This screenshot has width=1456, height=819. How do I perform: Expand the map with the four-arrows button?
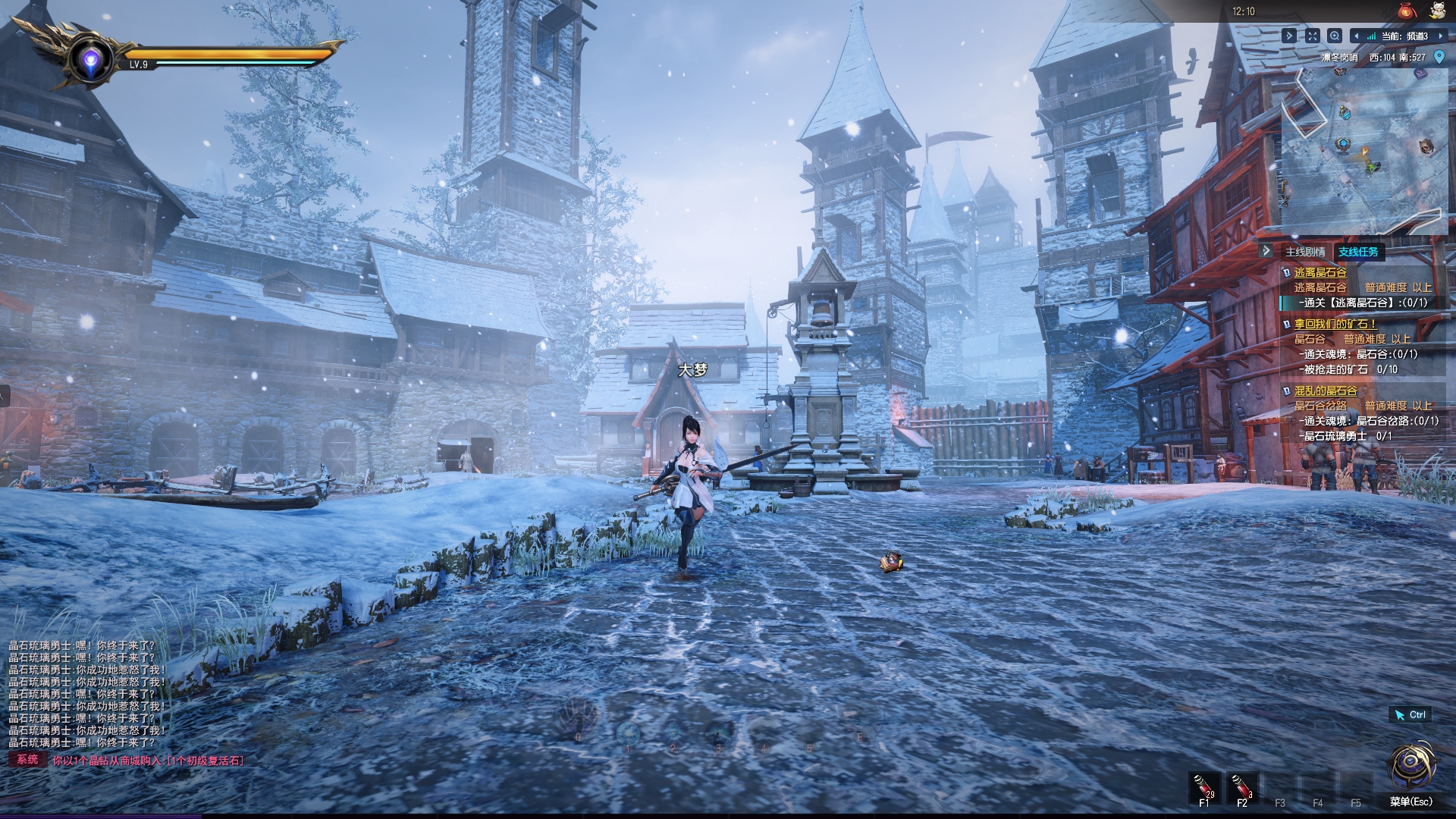point(1313,36)
